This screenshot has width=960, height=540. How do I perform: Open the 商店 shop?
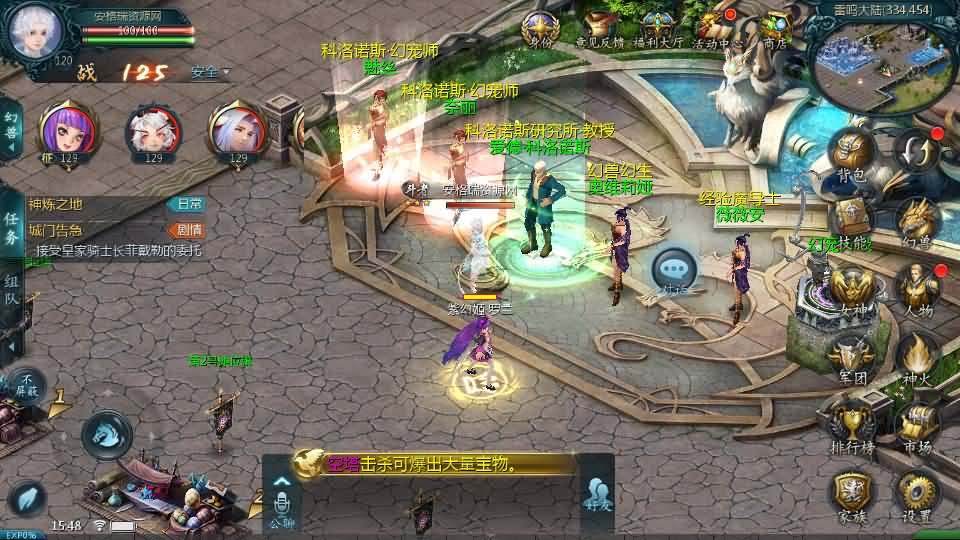[x=773, y=28]
